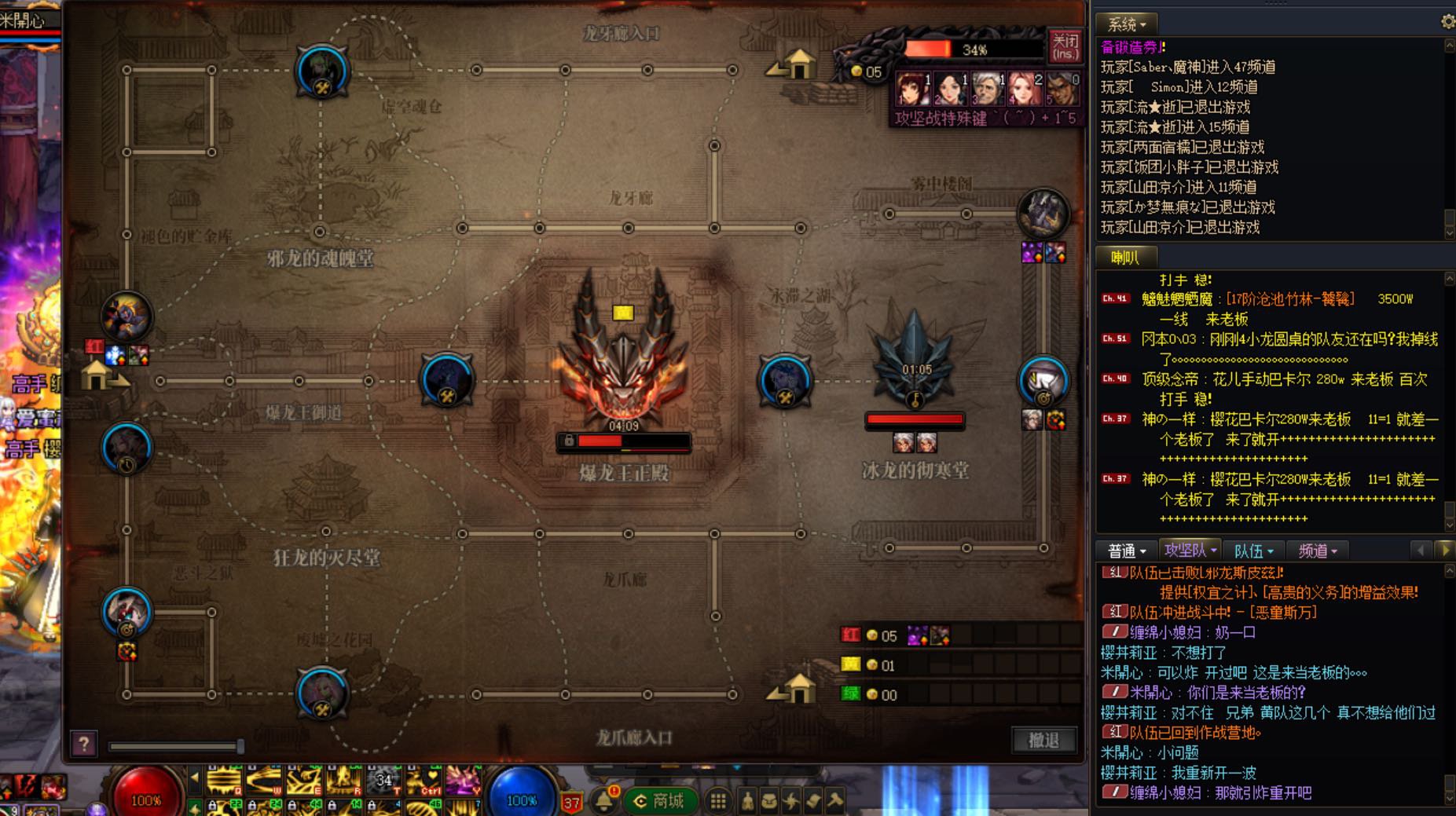Close the raid map with 关闭 button
This screenshot has height=816, width=1456.
(1065, 46)
